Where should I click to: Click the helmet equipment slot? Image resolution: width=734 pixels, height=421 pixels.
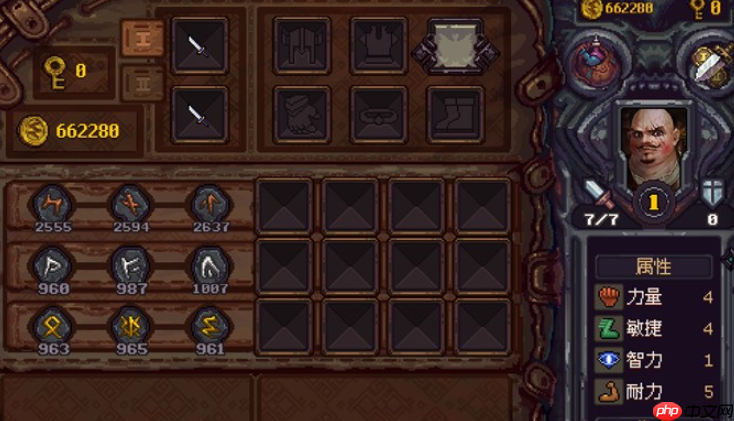[x=302, y=45]
